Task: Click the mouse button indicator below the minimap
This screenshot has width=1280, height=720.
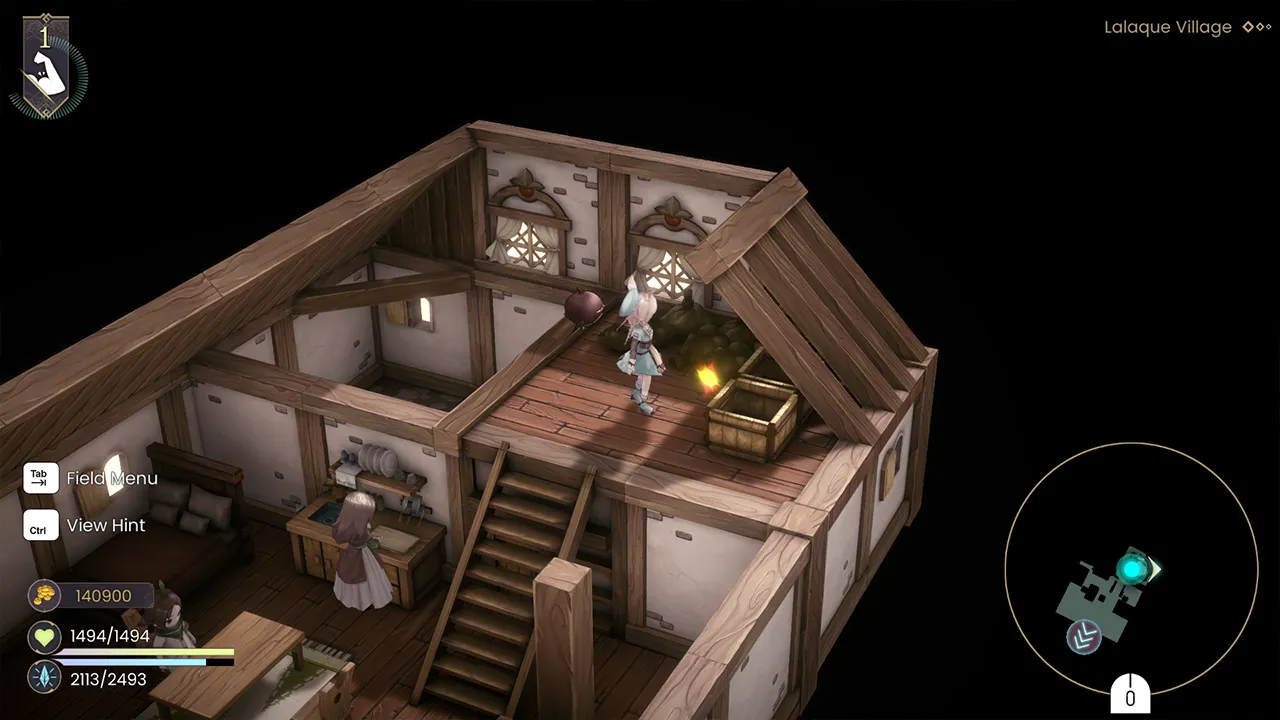Action: click(x=1131, y=691)
